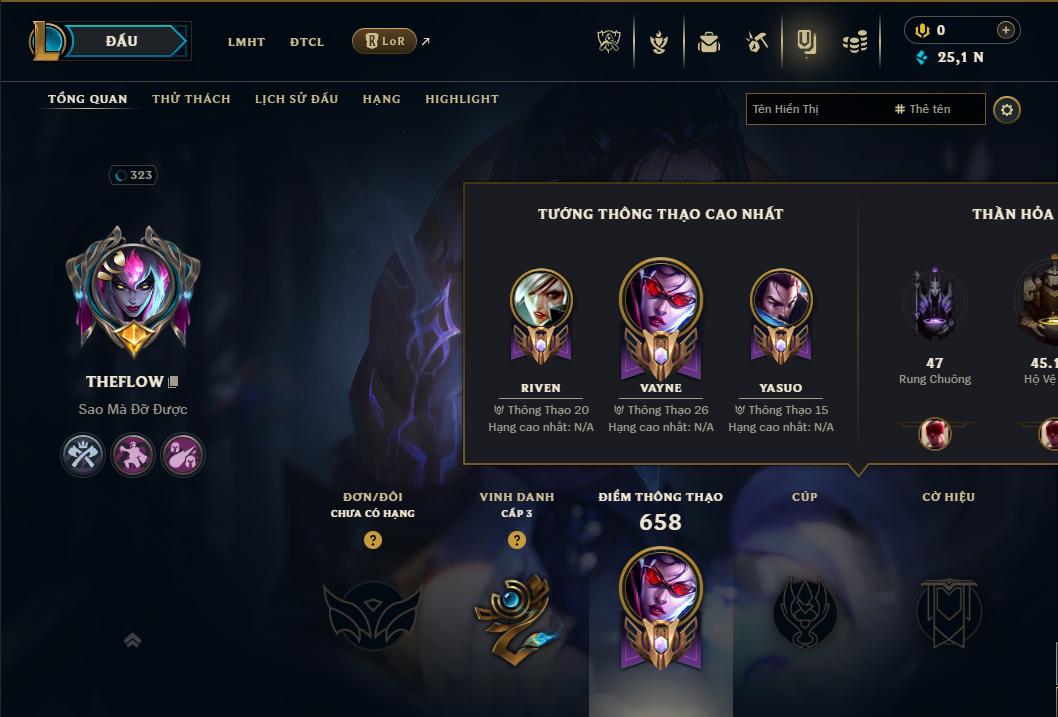Screen dimensions: 1058x717
Task: Switch to the Thử Thách tab
Action: click(x=191, y=99)
